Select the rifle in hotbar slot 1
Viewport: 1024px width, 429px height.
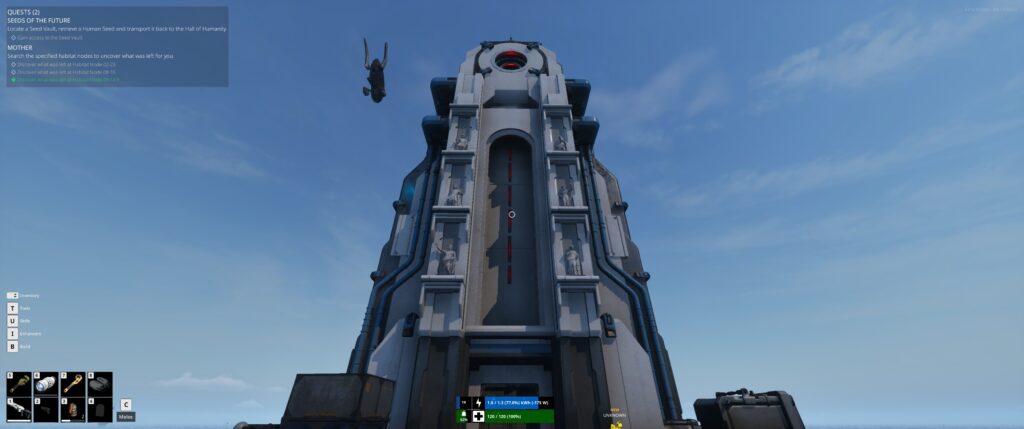coord(20,409)
